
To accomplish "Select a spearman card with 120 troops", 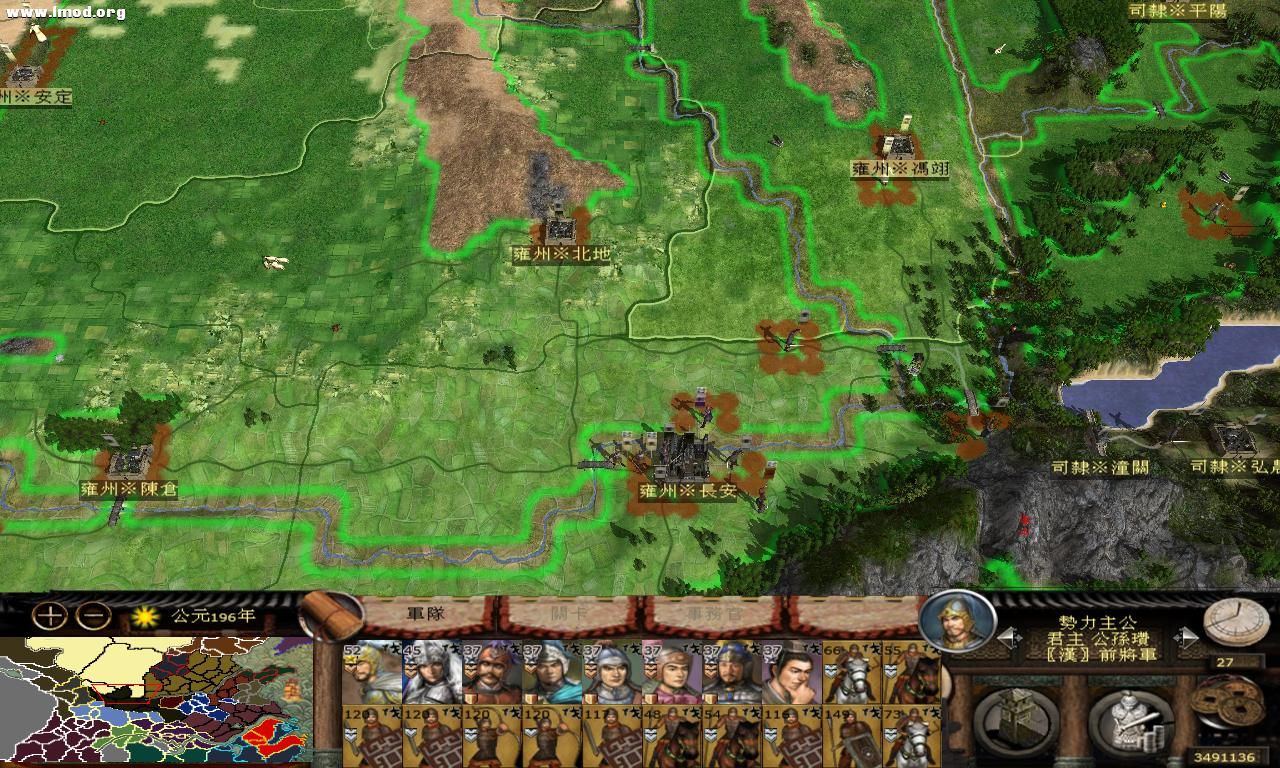I will click(372, 735).
